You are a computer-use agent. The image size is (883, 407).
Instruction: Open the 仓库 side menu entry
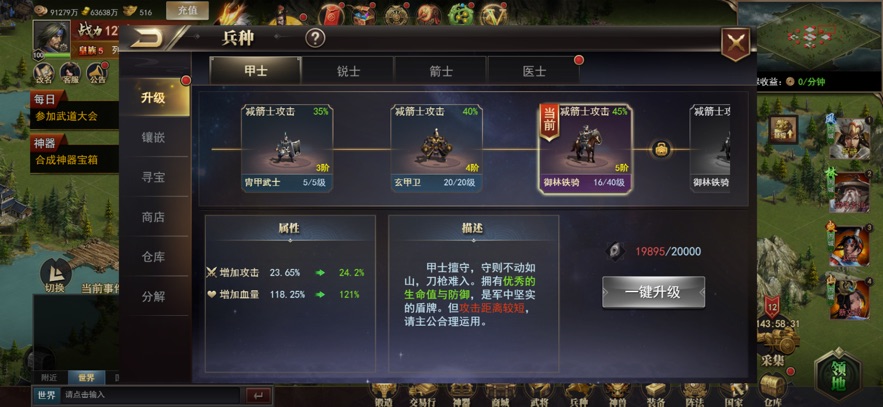153,257
